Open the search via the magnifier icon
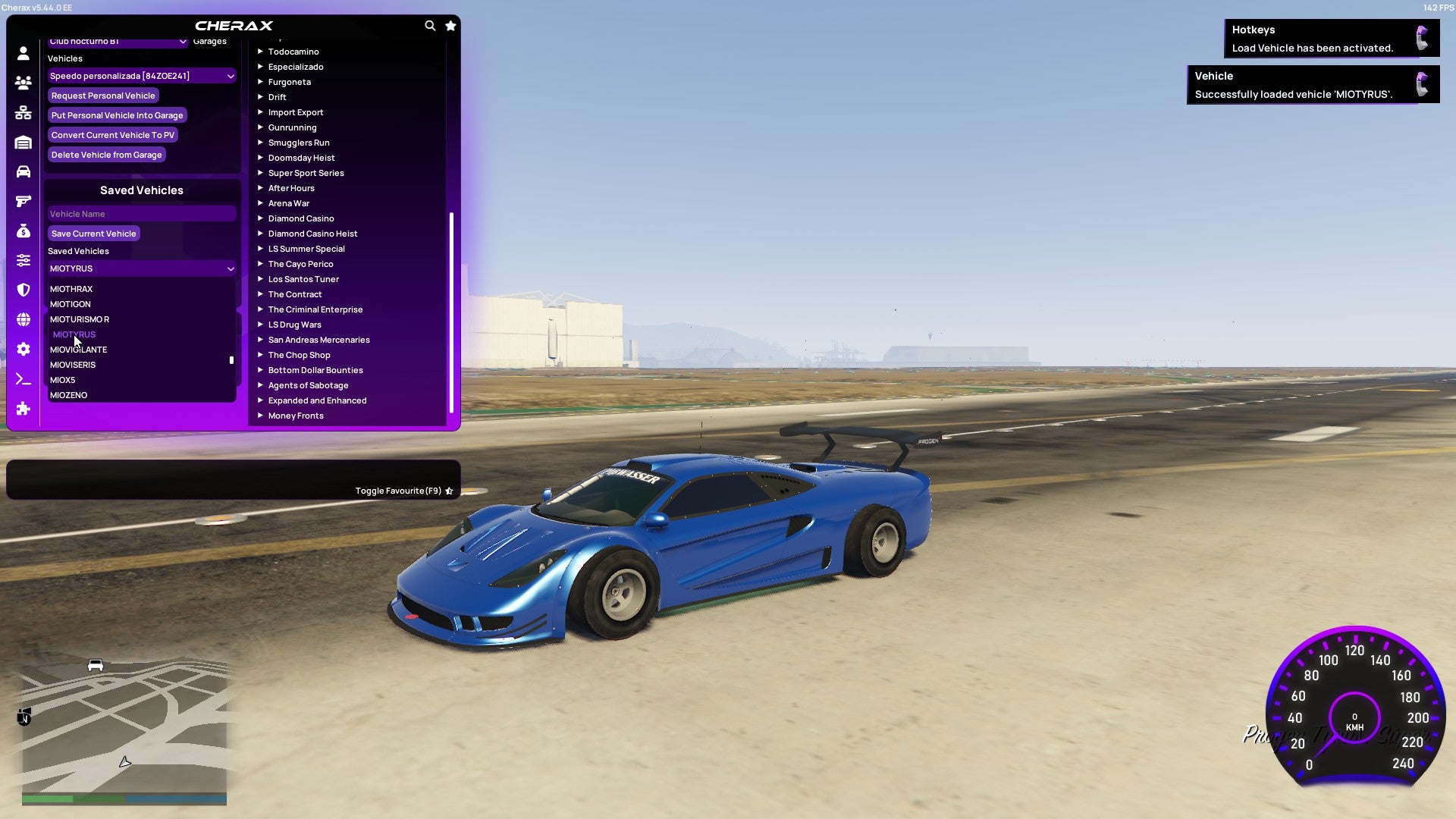The image size is (1456, 819). [430, 25]
